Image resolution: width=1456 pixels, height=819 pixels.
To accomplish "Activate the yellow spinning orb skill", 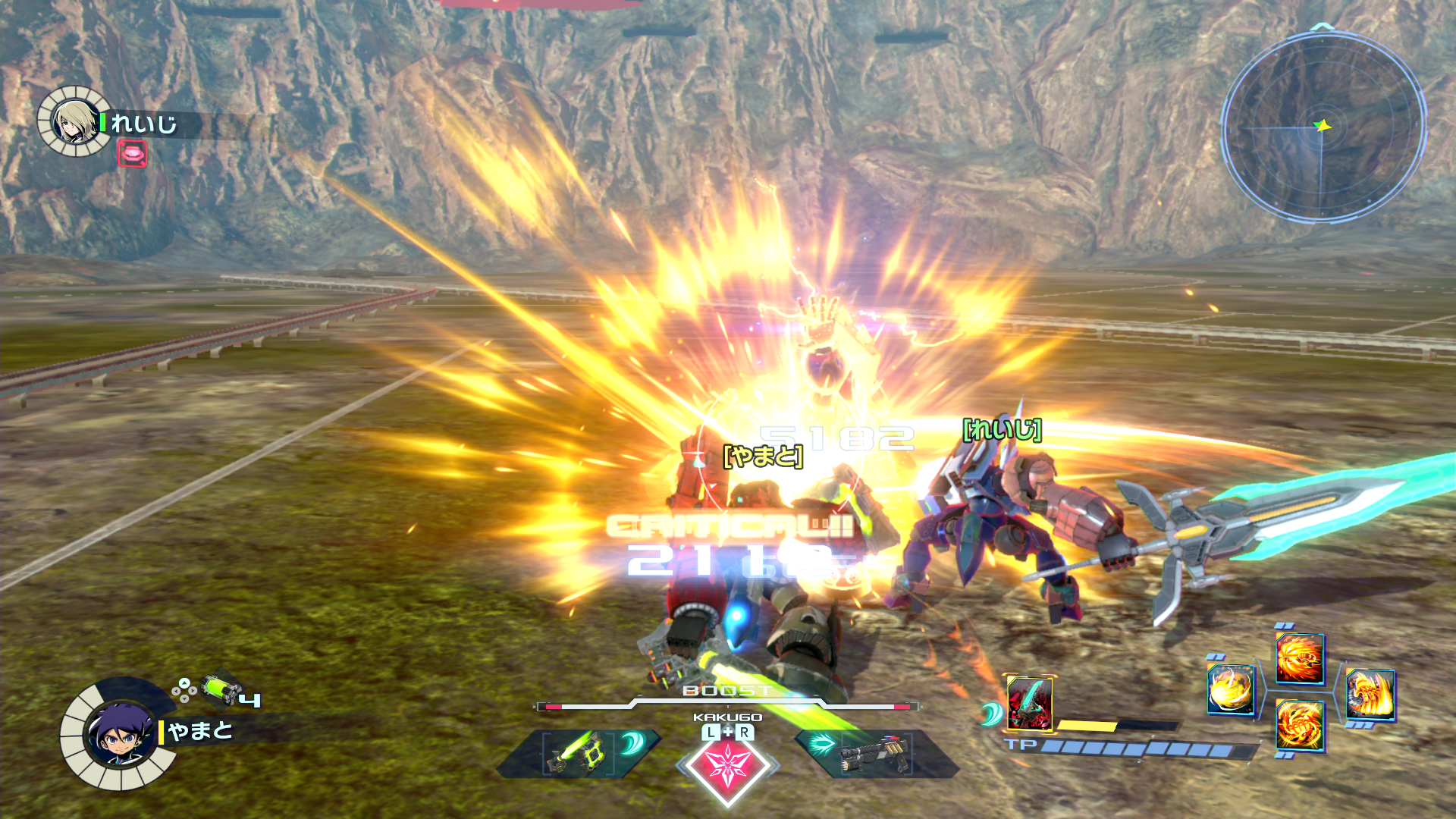I will [1230, 689].
